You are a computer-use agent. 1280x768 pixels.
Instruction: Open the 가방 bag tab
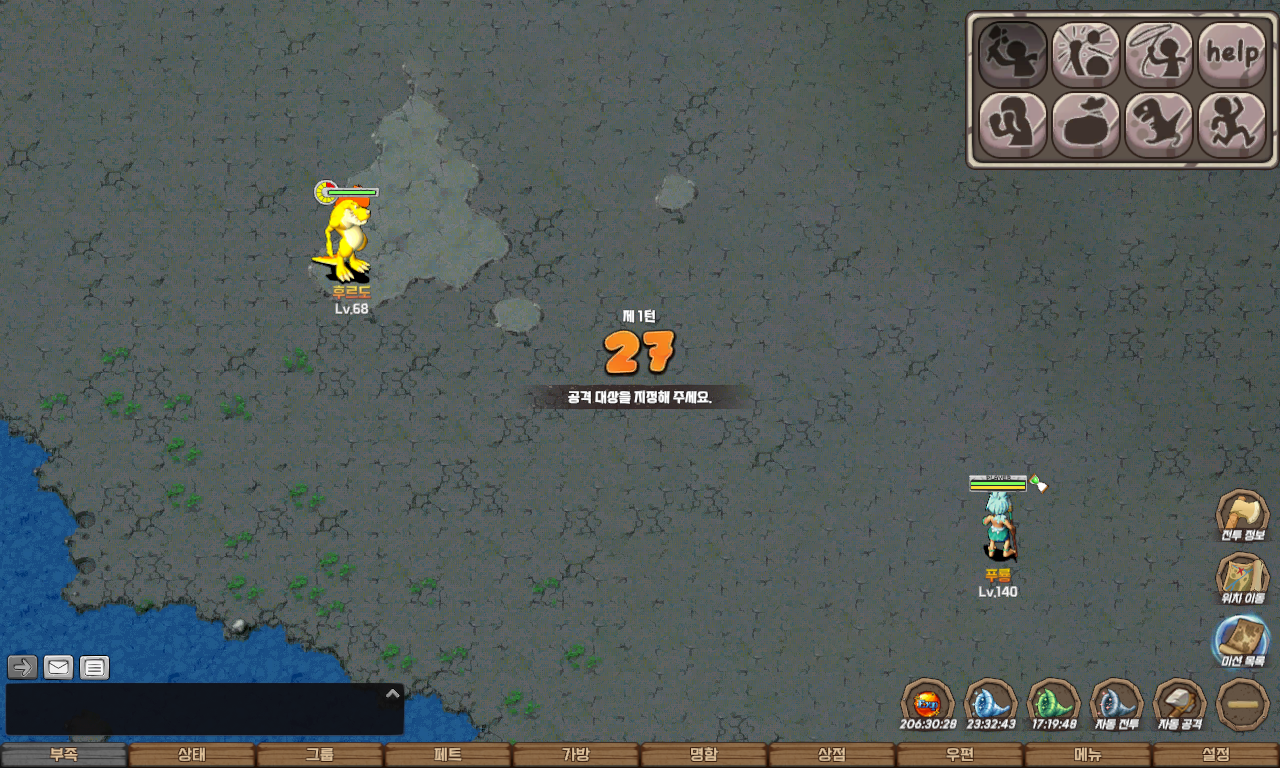click(575, 755)
